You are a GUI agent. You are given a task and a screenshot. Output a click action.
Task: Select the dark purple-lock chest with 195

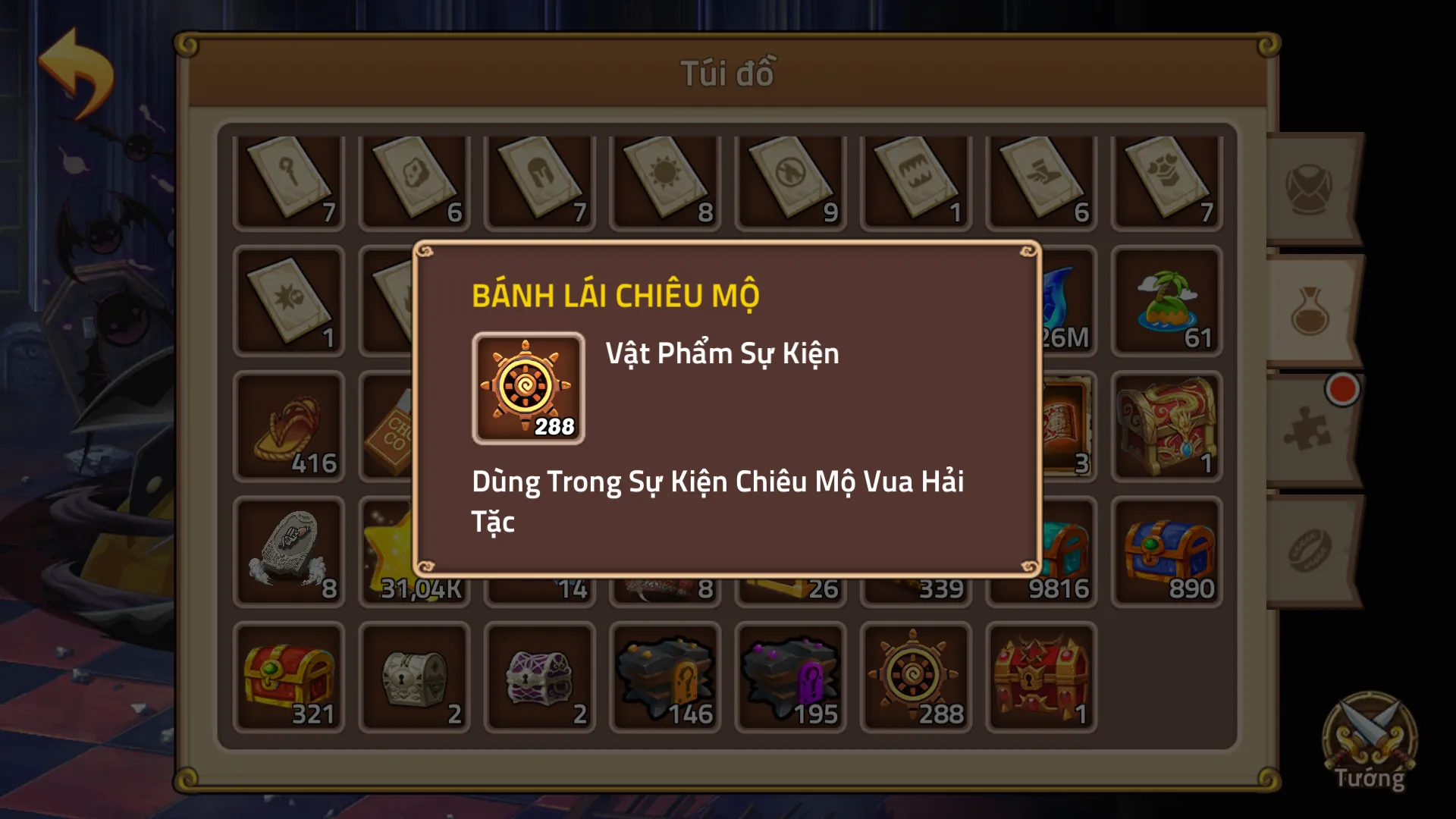pyautogui.click(x=790, y=677)
